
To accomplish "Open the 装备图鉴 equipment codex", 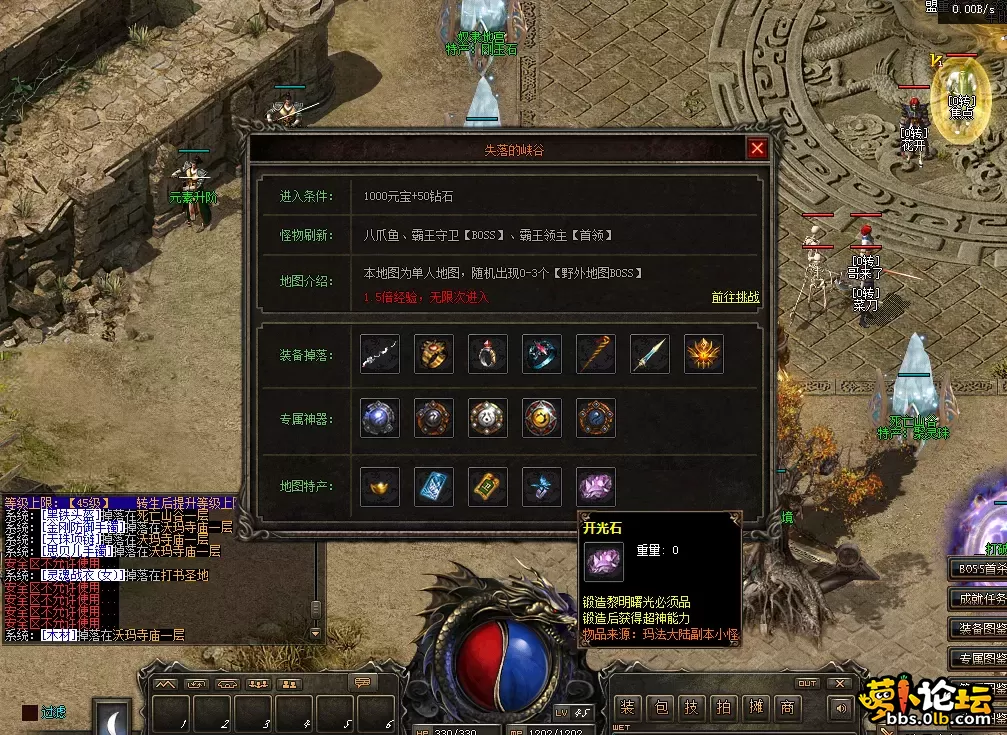I will (977, 629).
